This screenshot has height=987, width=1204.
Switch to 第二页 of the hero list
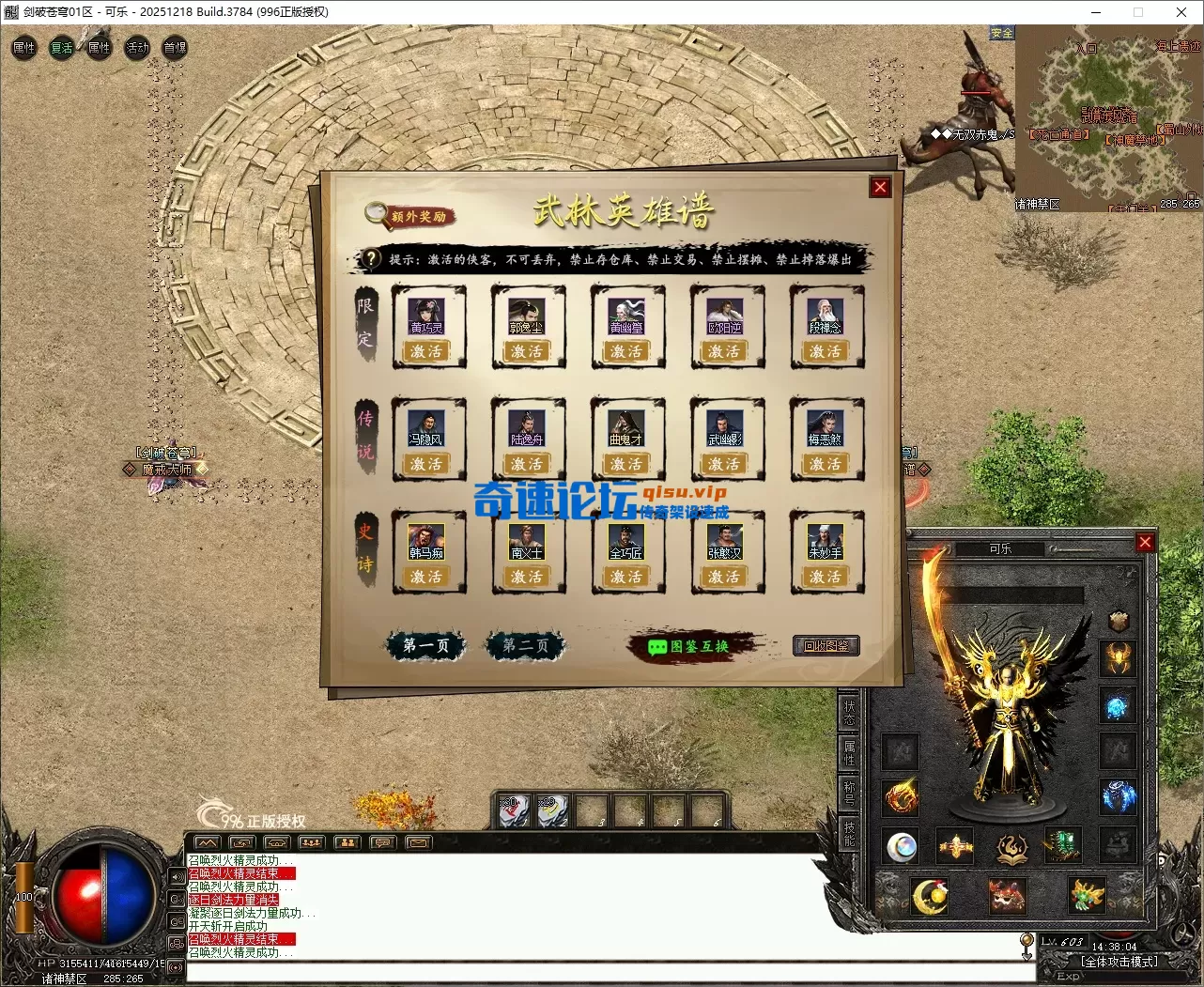pyautogui.click(x=525, y=645)
